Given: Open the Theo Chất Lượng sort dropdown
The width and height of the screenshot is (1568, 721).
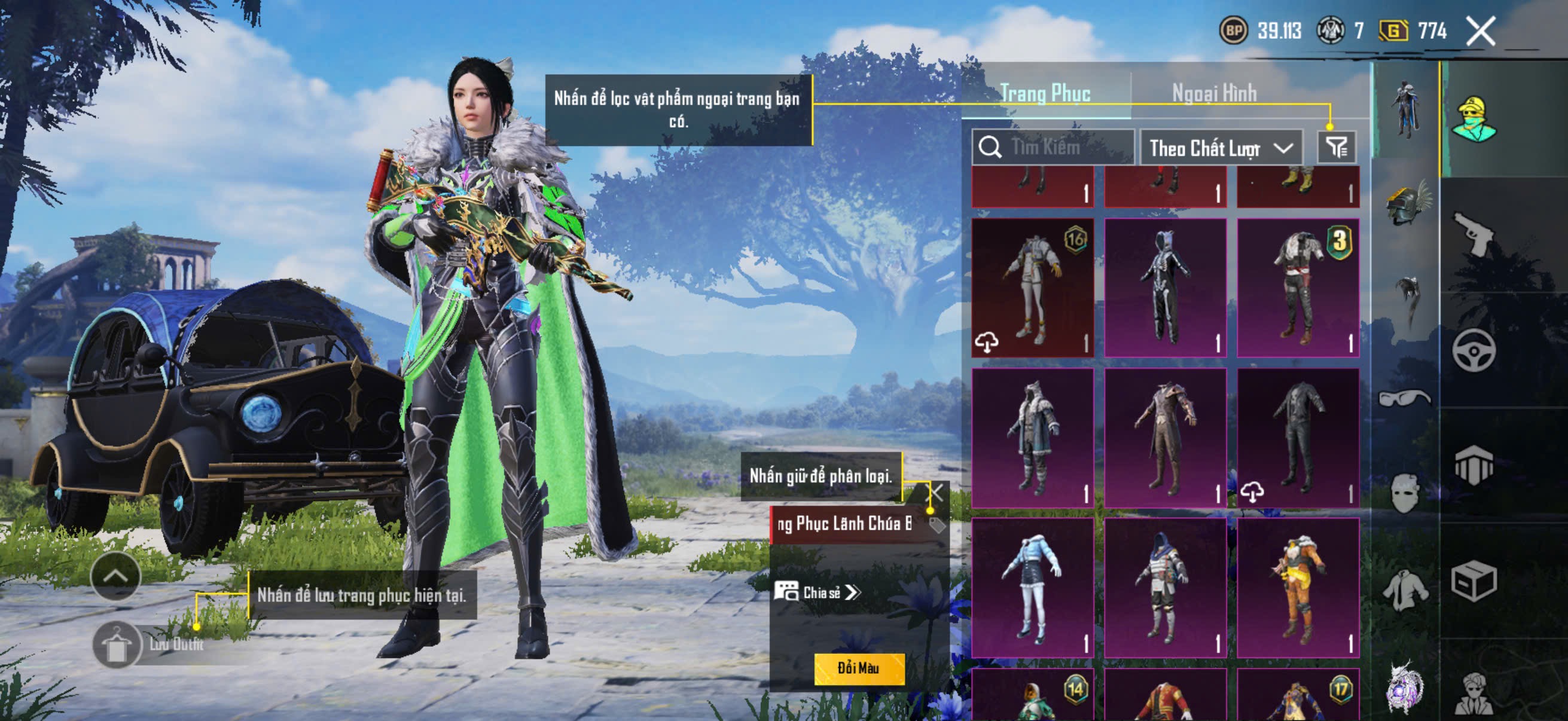Looking at the screenshot, I should 1221,148.
